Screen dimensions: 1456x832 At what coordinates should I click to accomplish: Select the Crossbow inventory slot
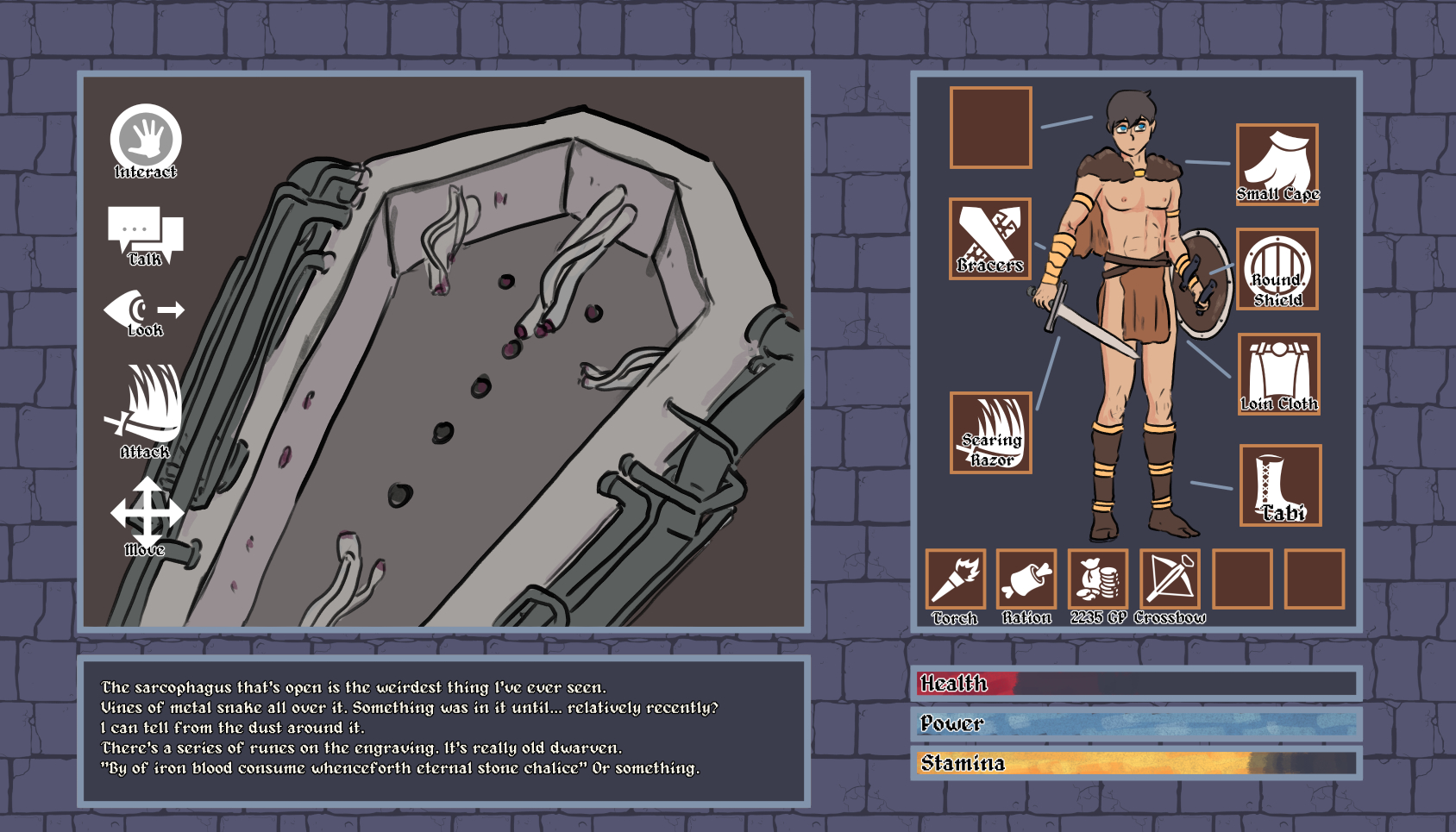[1170, 579]
